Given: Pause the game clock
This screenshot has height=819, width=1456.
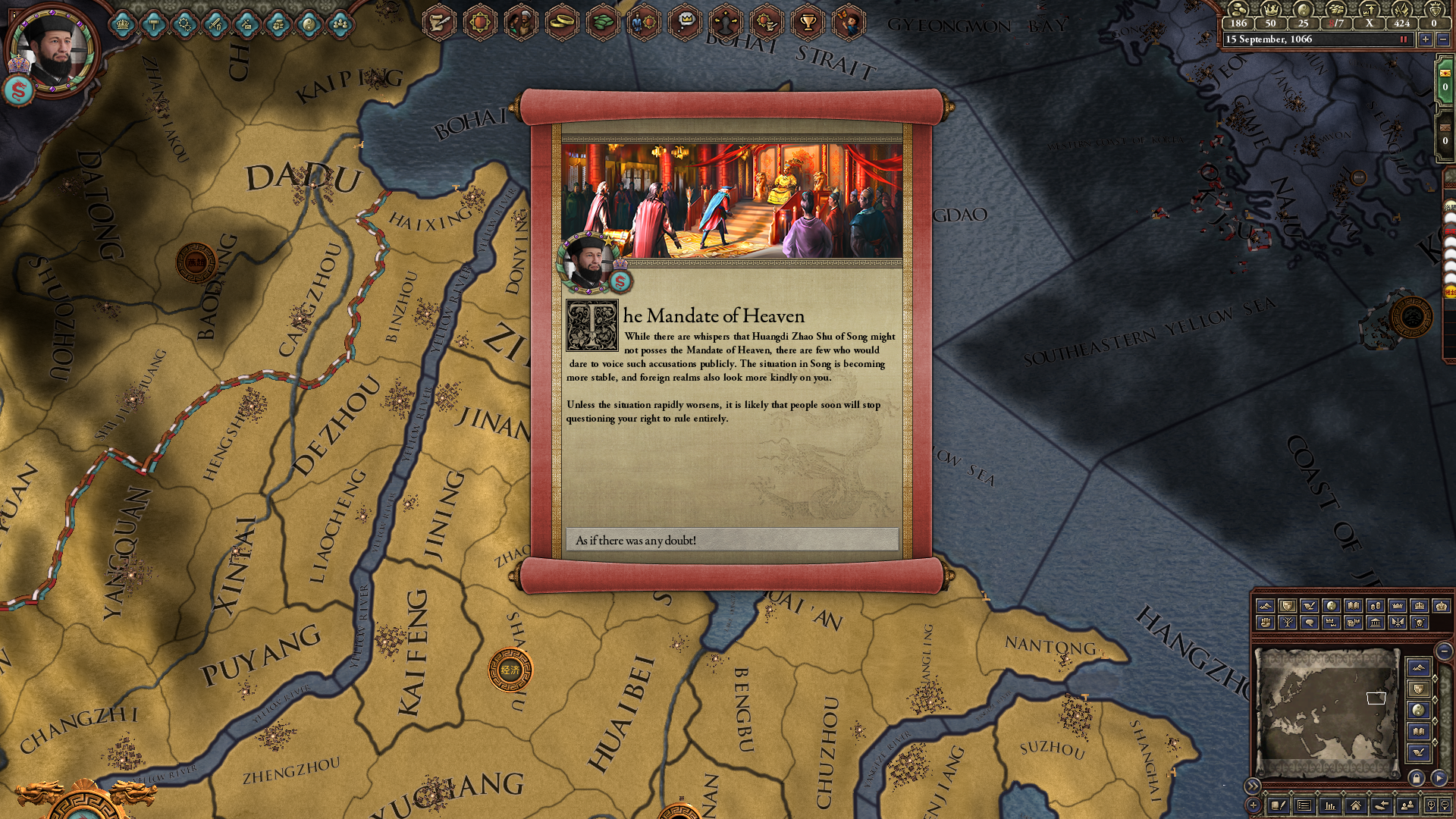Looking at the screenshot, I should [1404, 39].
